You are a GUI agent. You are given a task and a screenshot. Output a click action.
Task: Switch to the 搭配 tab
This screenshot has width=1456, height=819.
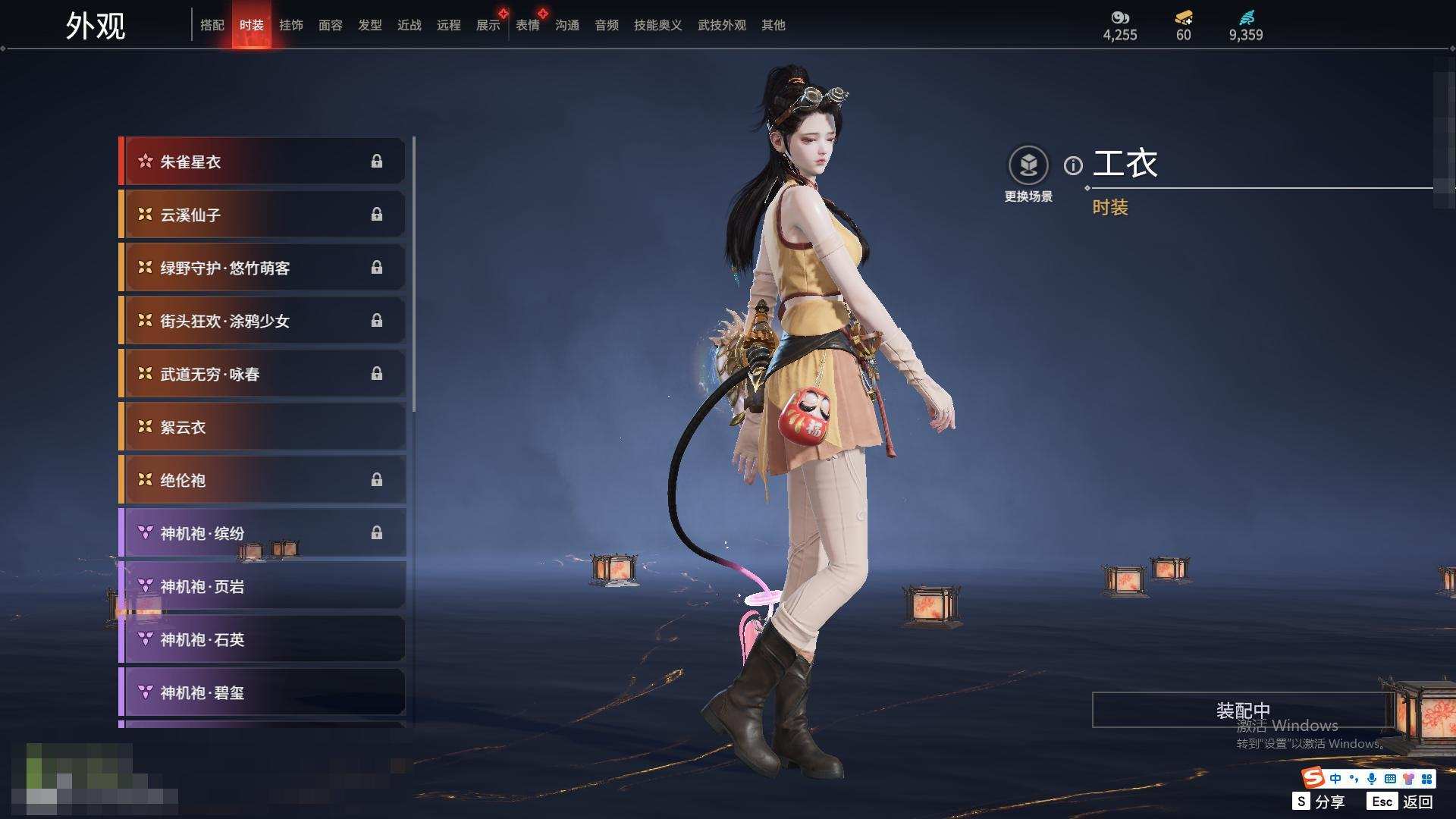212,25
